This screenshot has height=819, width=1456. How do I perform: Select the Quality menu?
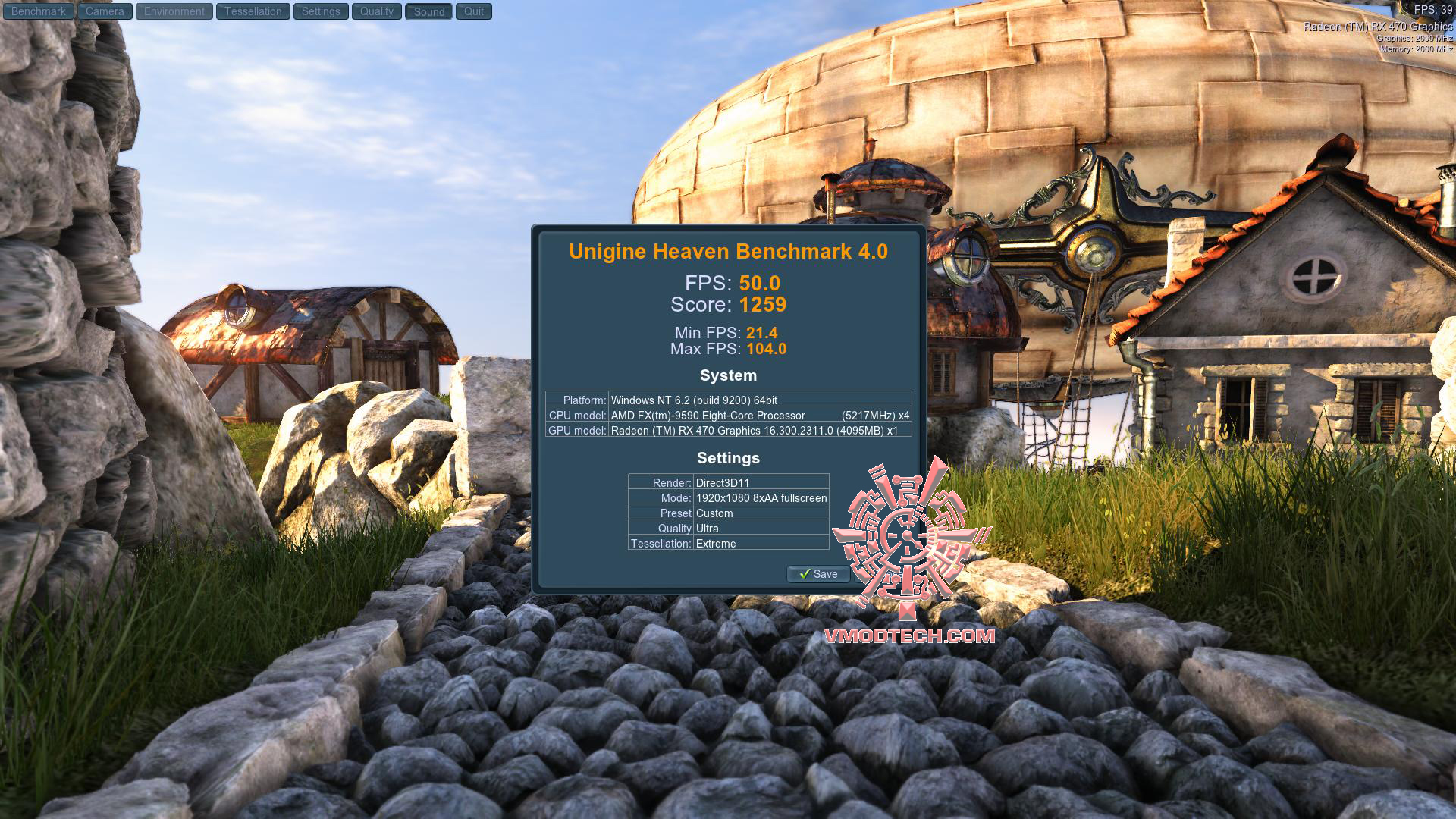[377, 11]
